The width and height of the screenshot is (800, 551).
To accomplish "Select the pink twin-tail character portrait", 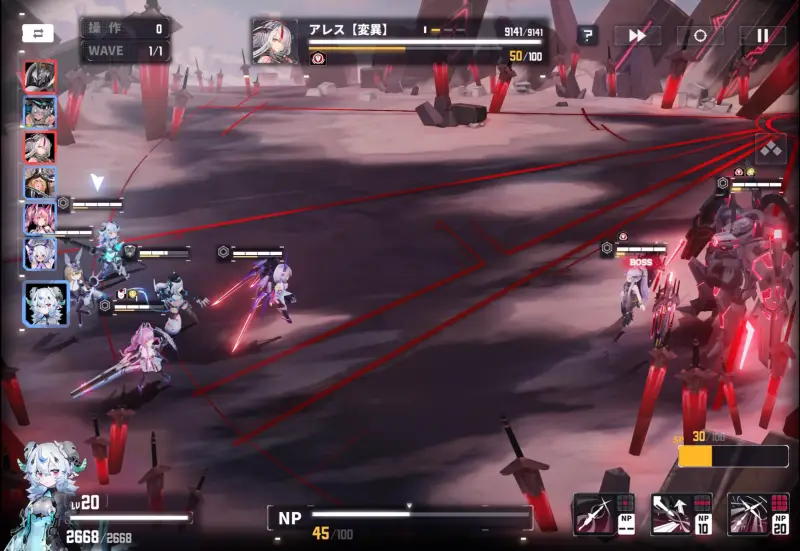I will click(x=40, y=218).
